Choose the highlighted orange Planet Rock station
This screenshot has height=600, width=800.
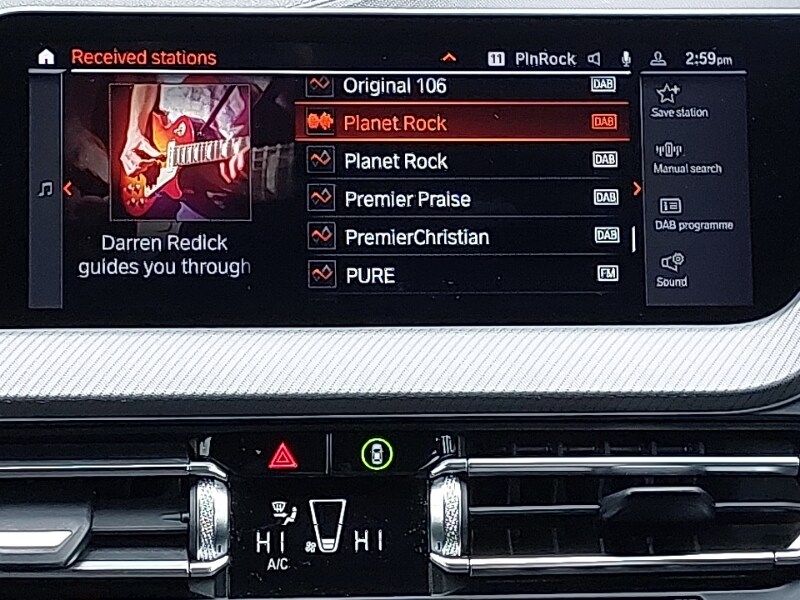(x=460, y=123)
